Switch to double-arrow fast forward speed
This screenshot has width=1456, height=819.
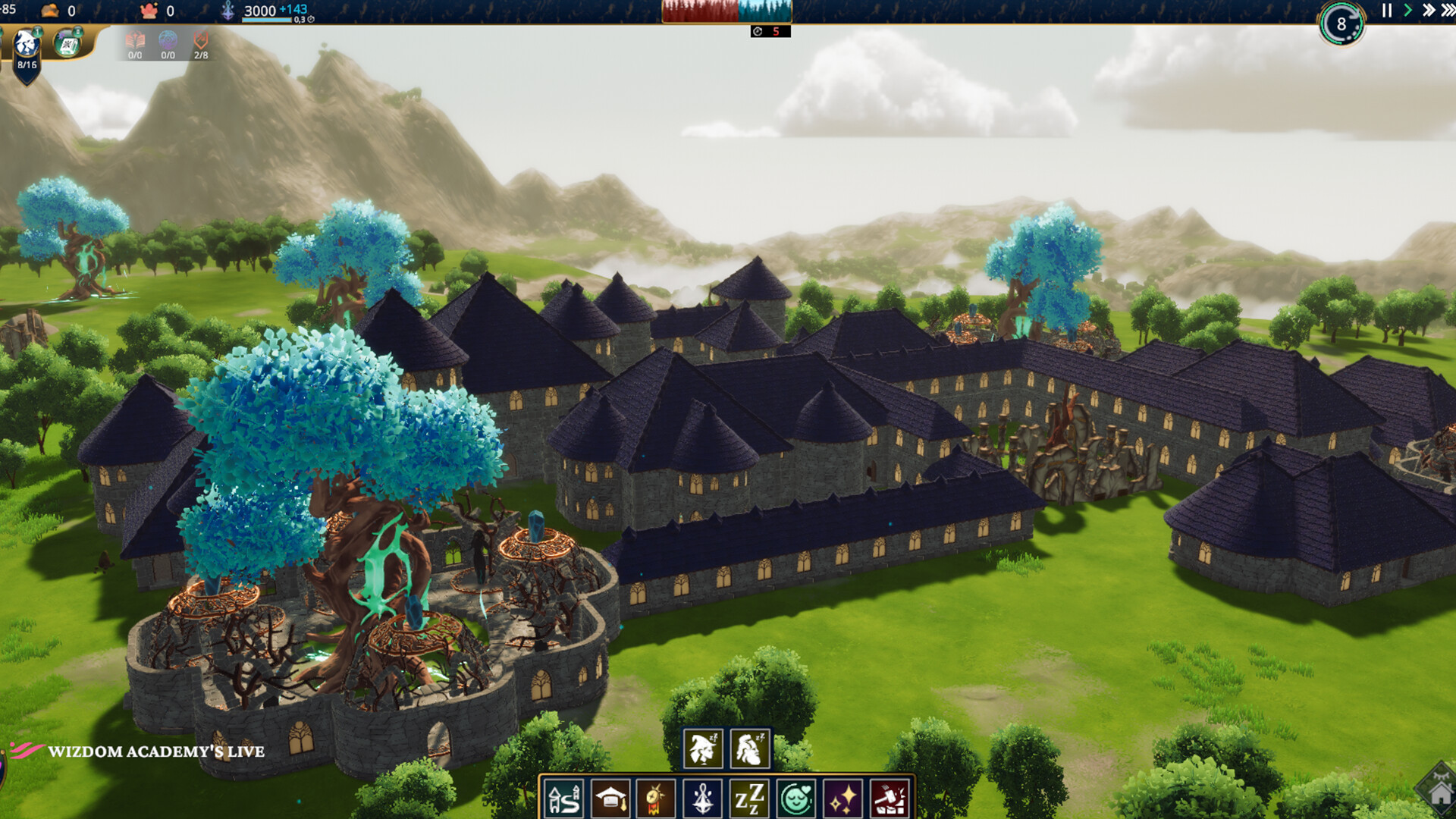(1428, 11)
